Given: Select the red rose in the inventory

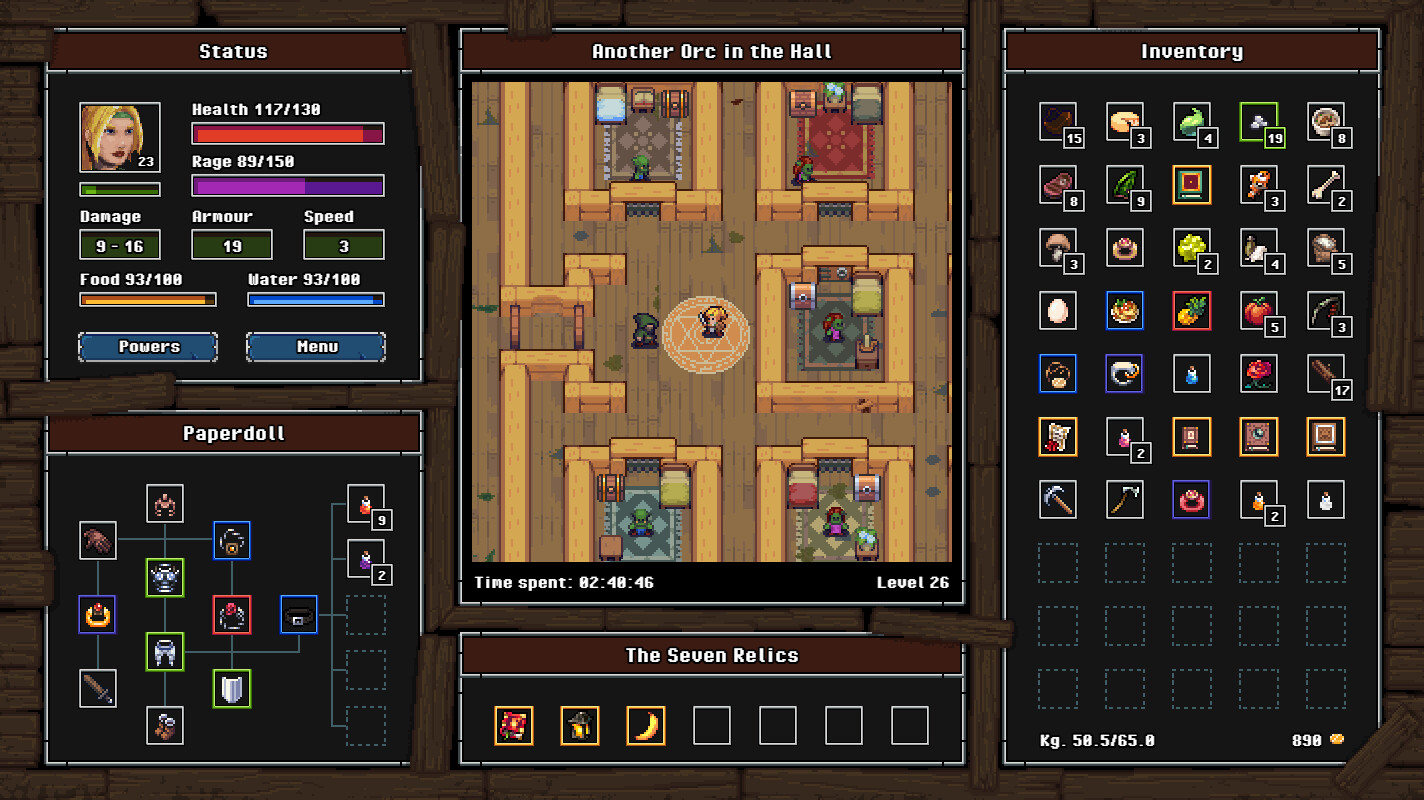Looking at the screenshot, I should coord(1259,373).
